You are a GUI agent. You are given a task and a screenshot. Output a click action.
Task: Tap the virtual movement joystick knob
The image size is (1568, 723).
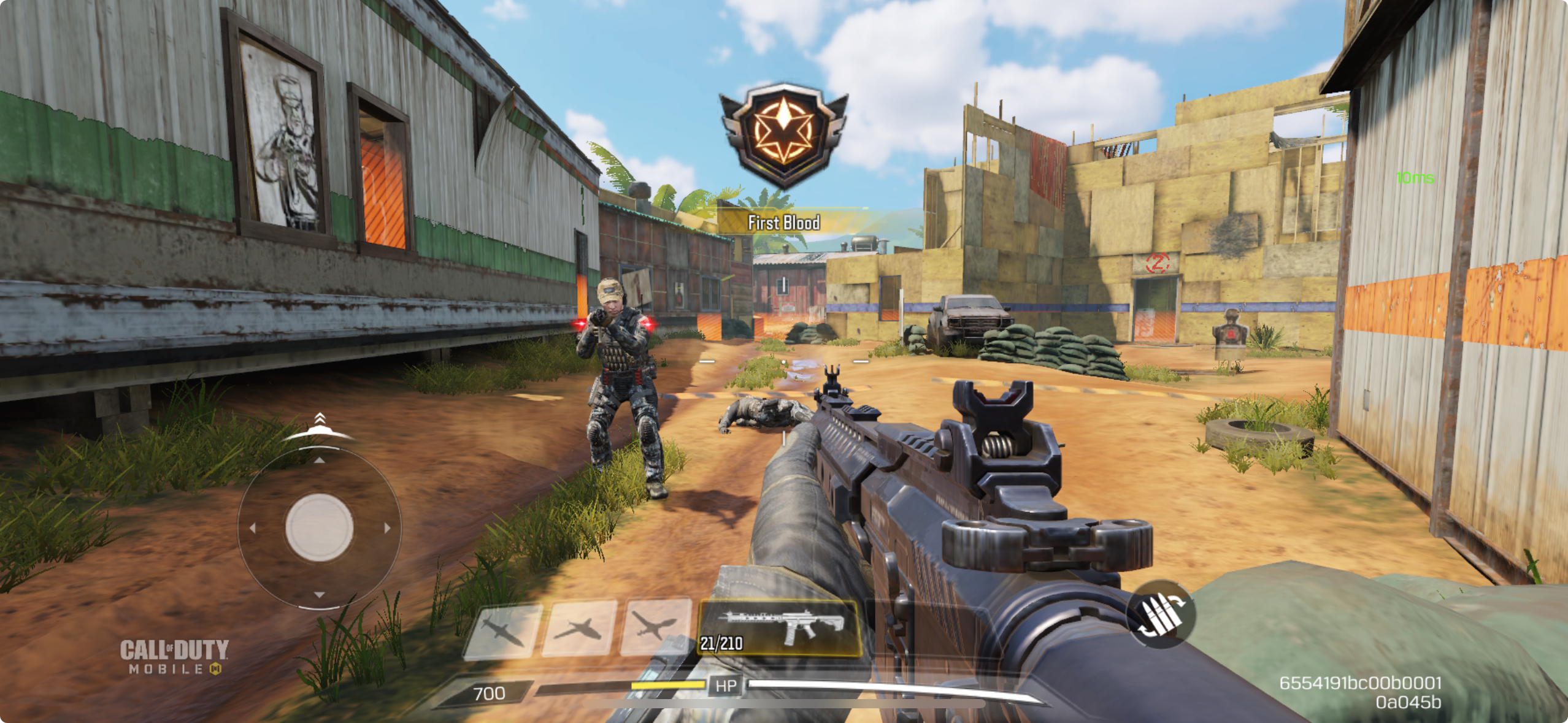[319, 527]
